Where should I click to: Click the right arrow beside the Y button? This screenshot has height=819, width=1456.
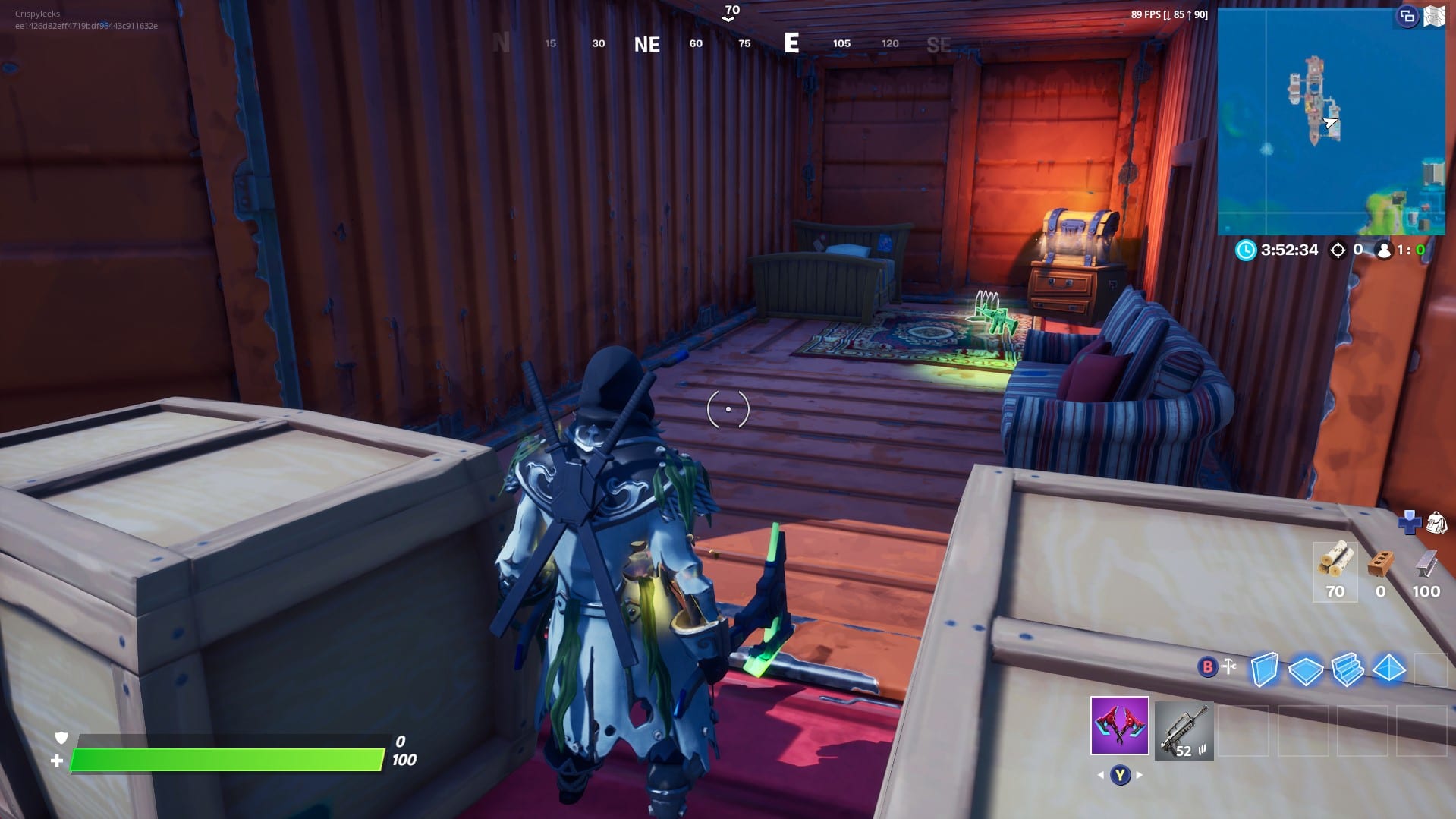1137,775
